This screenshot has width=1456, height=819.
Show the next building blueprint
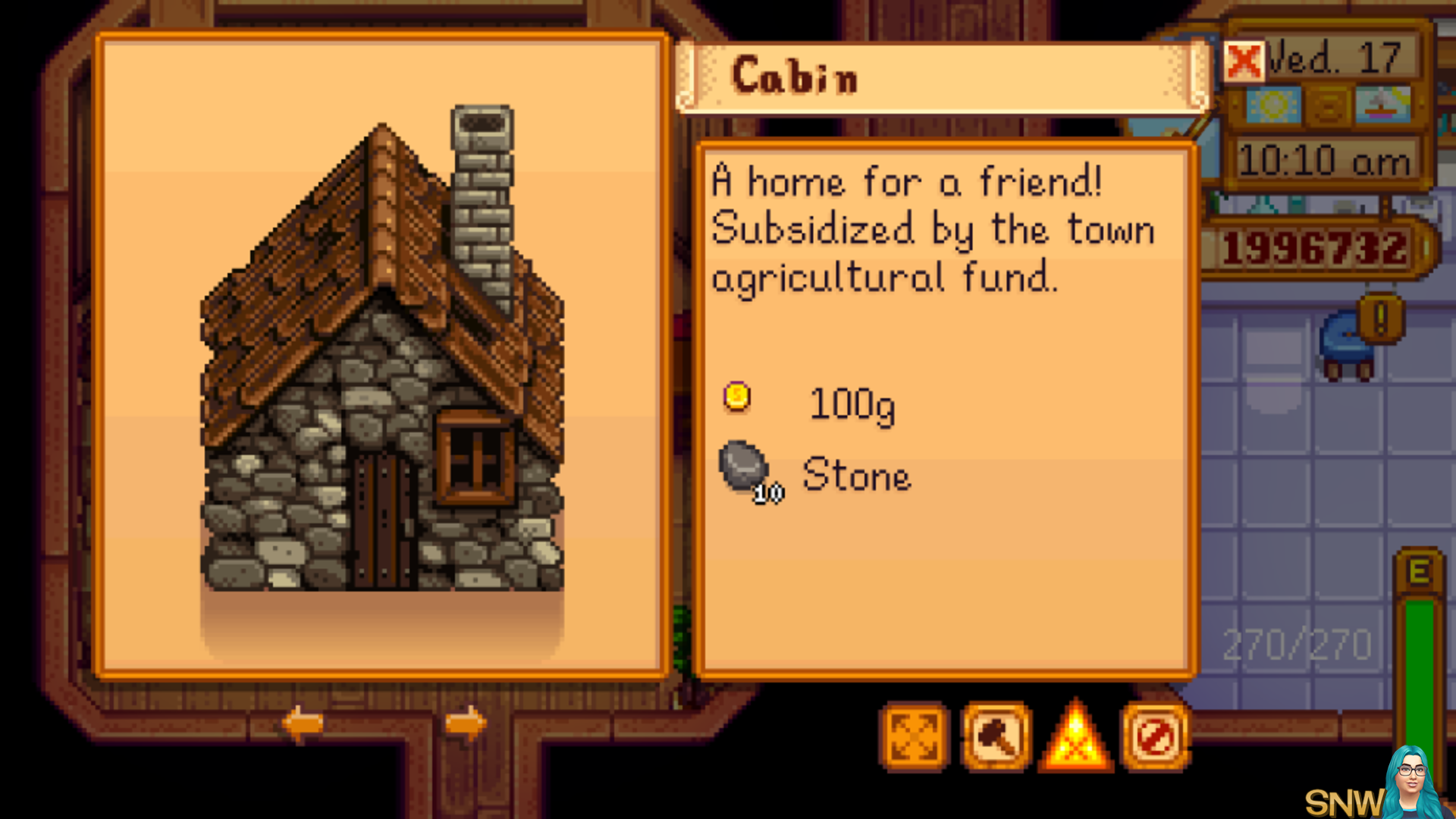pos(465,723)
